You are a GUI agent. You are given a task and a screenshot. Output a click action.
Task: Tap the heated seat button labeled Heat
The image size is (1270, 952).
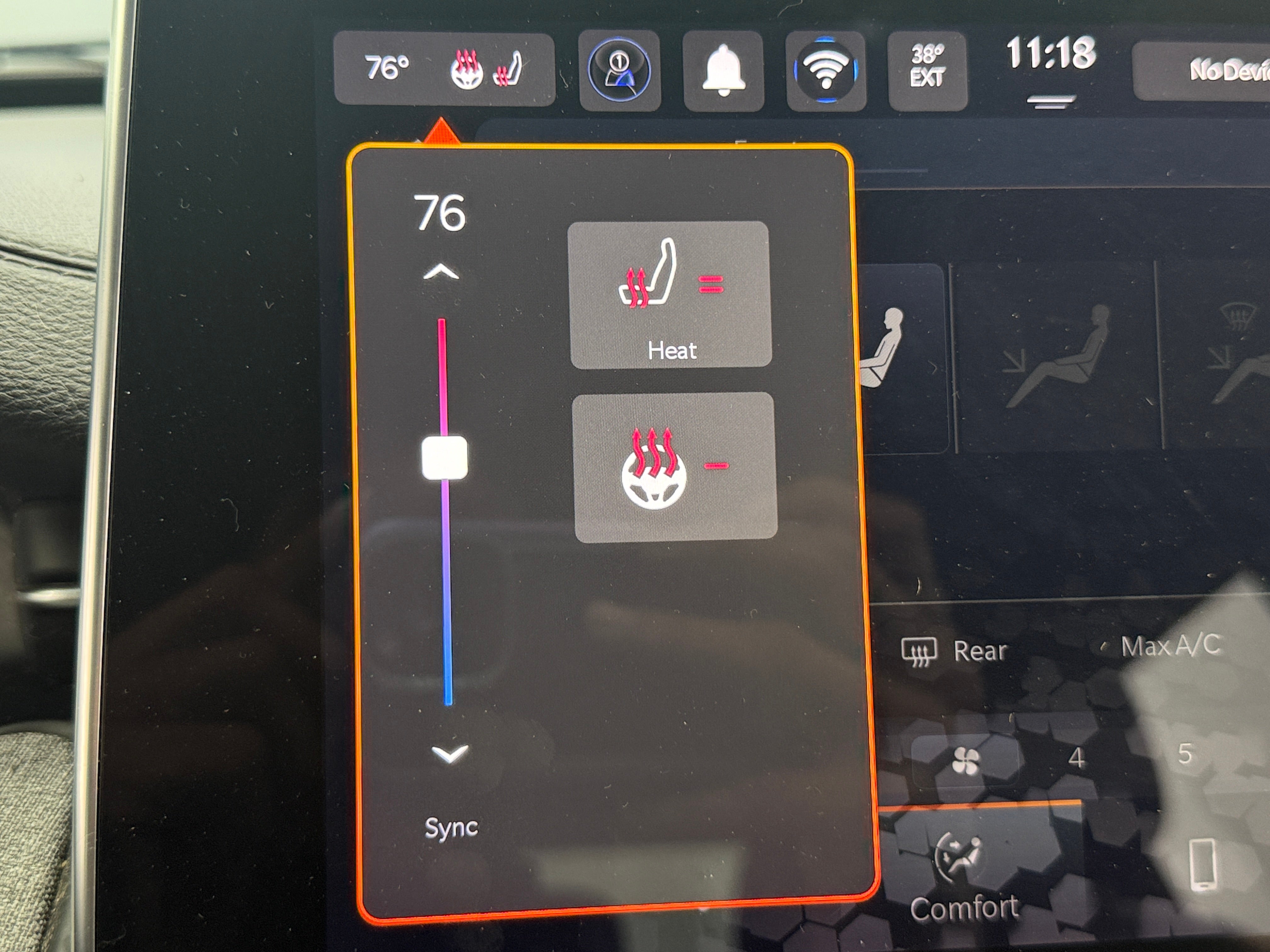tap(670, 294)
